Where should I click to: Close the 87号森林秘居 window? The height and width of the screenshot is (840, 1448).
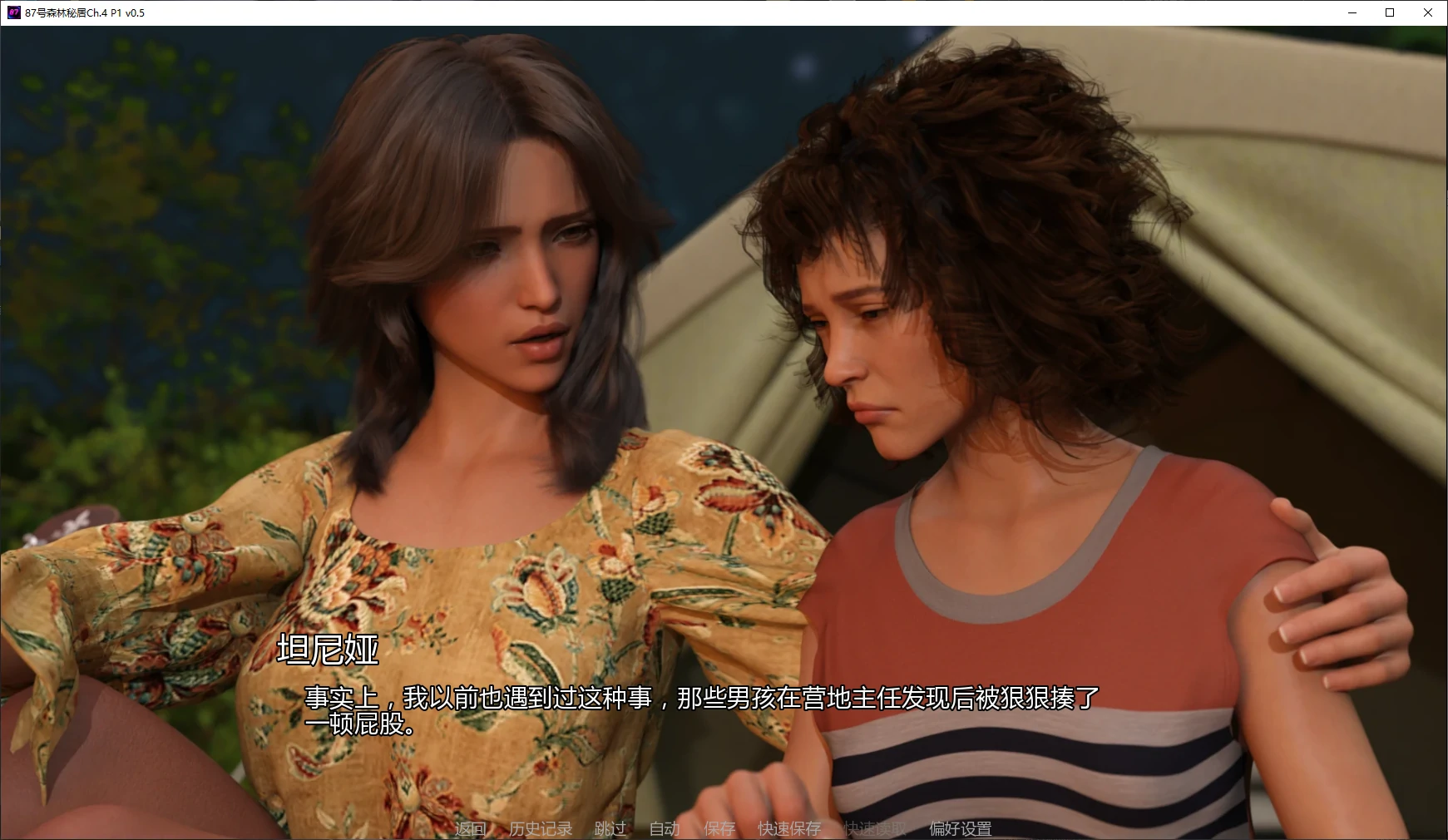[1427, 12]
